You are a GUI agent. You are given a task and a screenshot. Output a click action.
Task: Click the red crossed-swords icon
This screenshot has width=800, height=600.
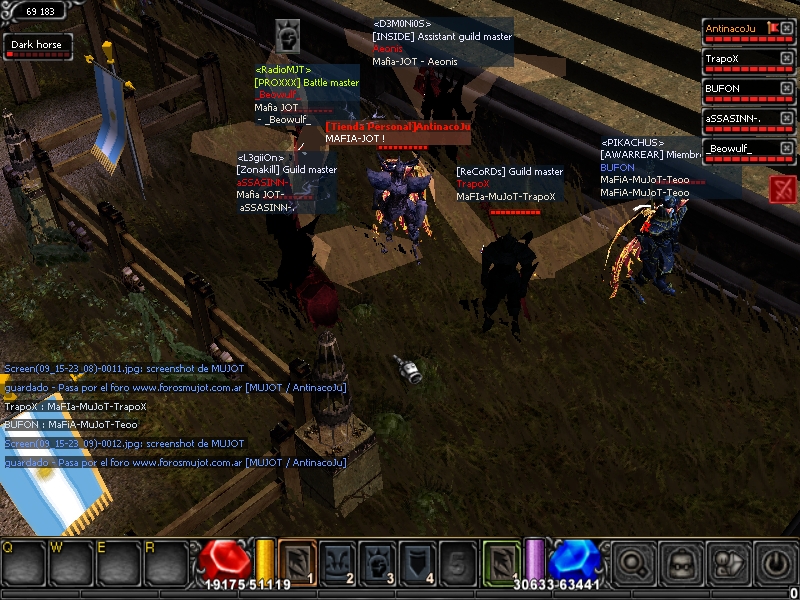coord(783,188)
